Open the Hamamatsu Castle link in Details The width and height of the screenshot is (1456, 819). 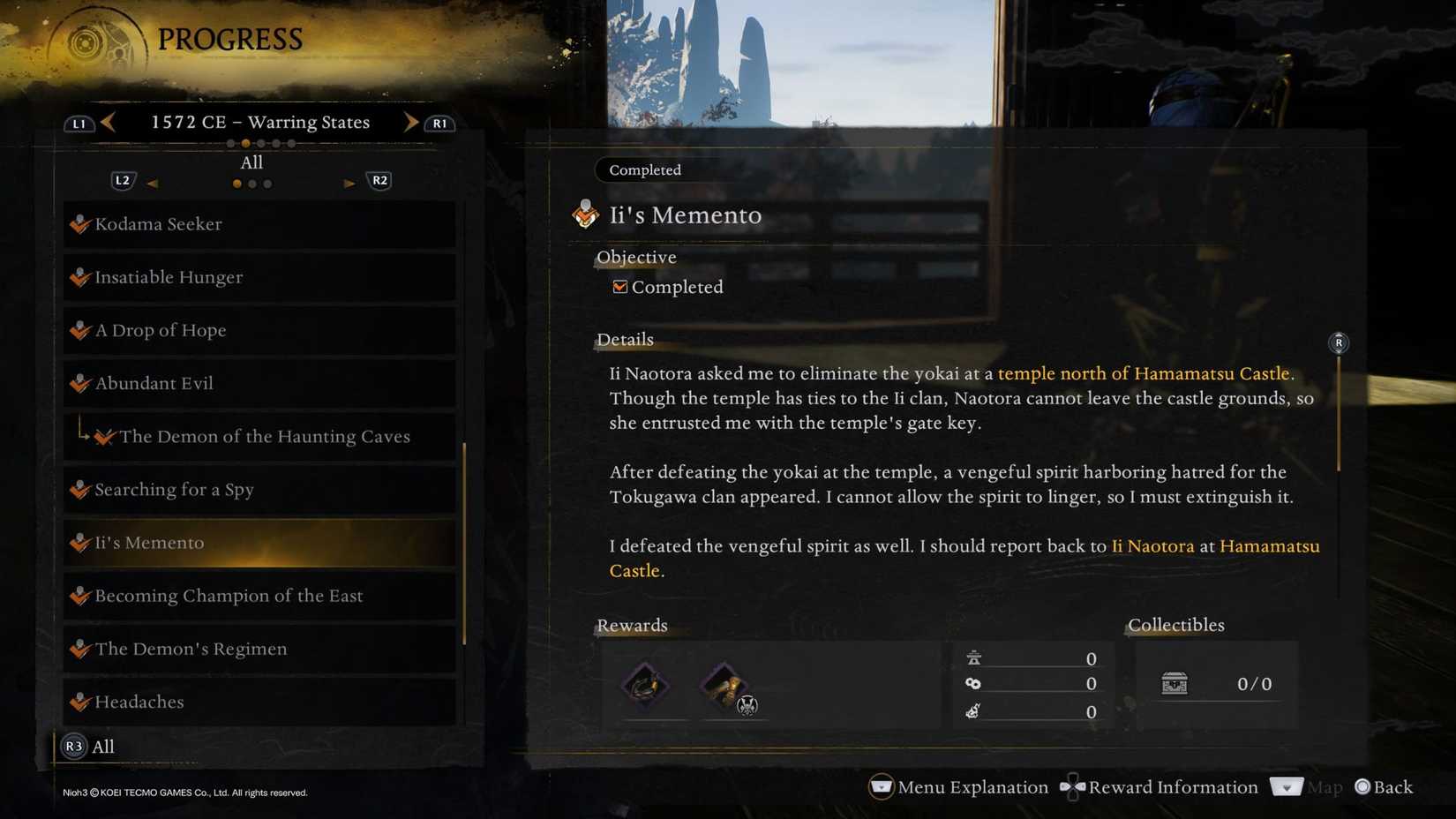click(1269, 546)
